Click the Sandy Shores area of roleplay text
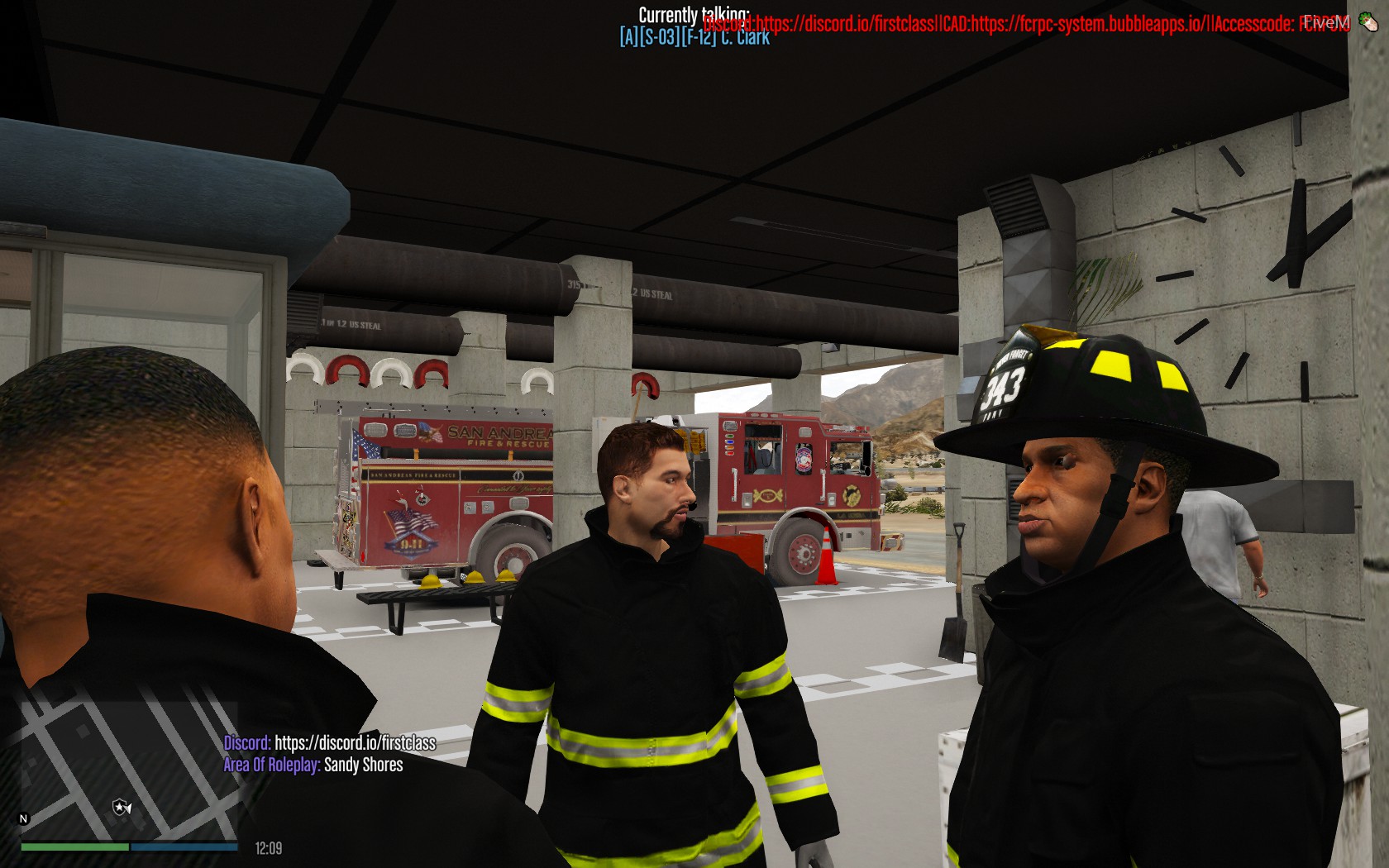The image size is (1389, 868). [362, 765]
